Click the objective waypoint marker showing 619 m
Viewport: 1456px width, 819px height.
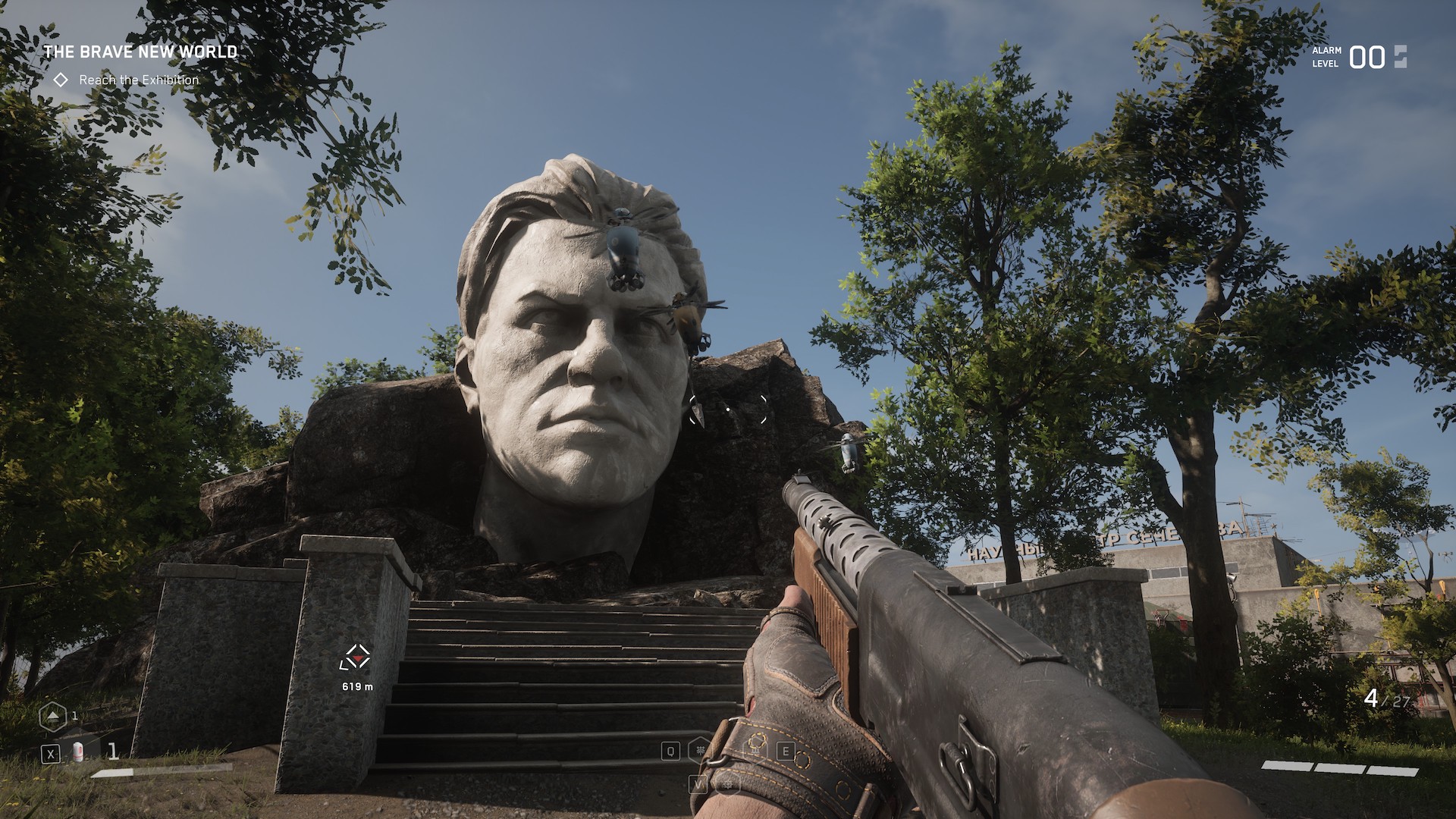pos(356,658)
